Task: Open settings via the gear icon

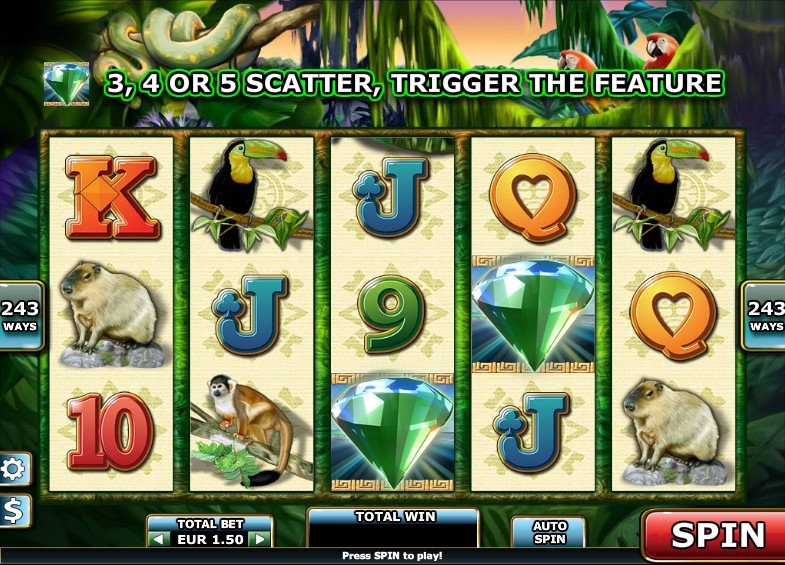Action: (x=15, y=468)
